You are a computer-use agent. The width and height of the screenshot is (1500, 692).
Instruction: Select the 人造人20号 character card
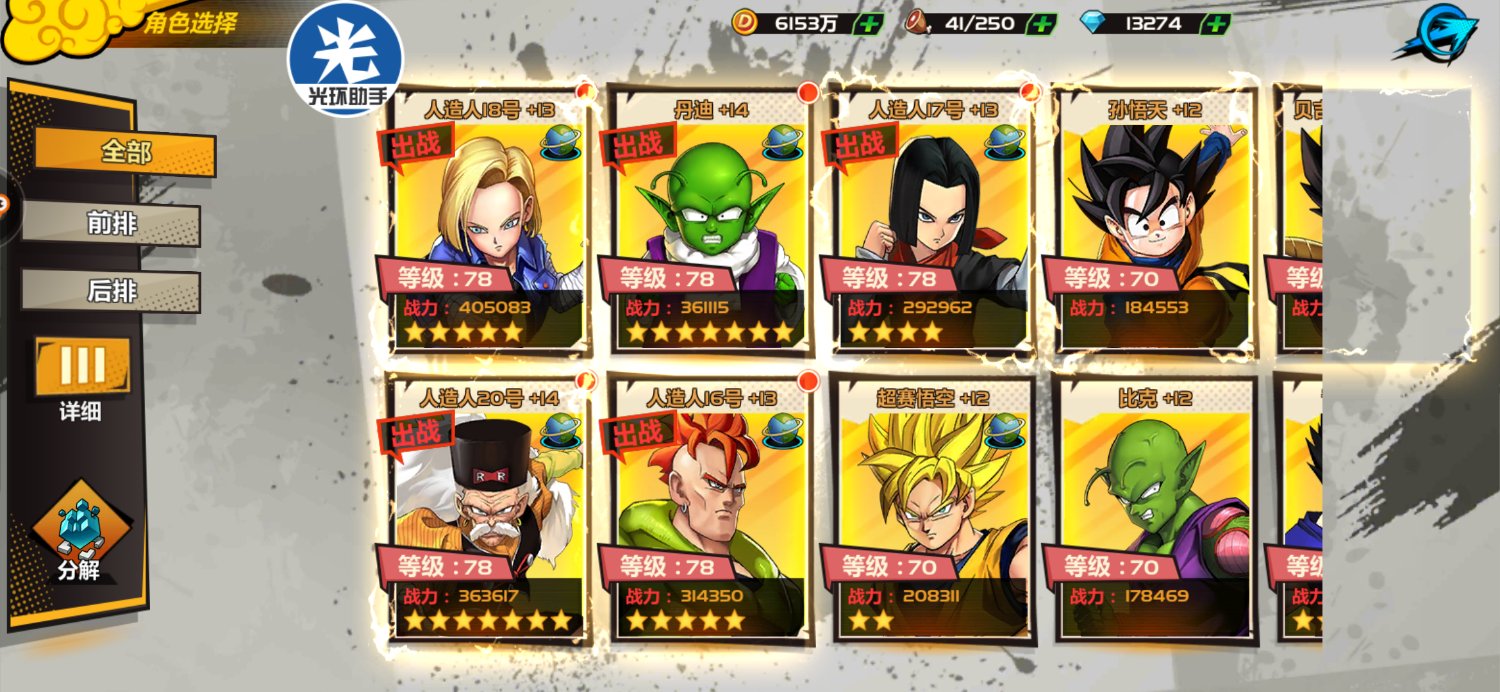click(x=488, y=510)
